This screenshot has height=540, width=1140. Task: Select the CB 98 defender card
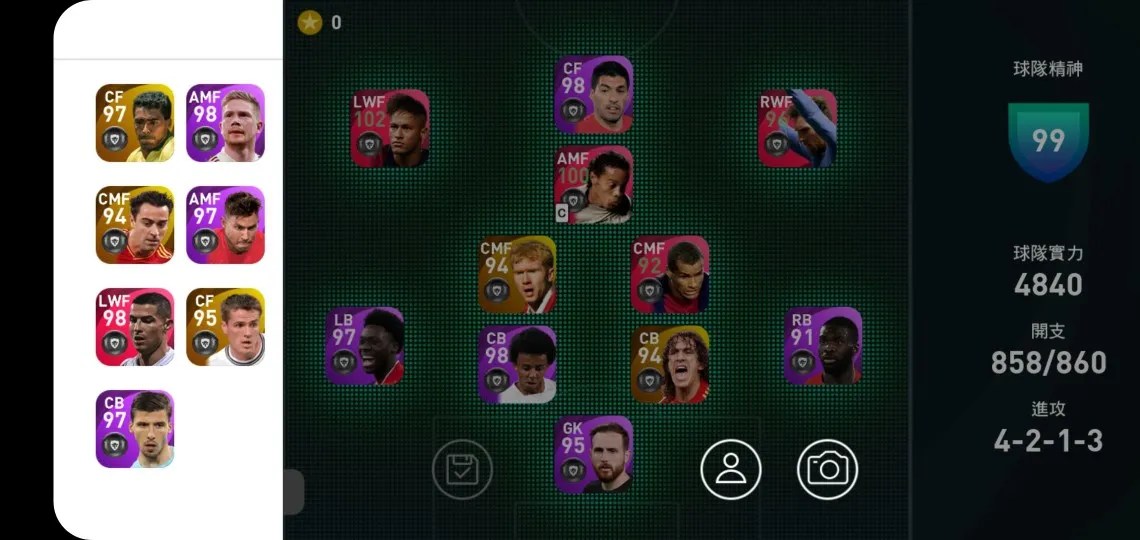(518, 365)
